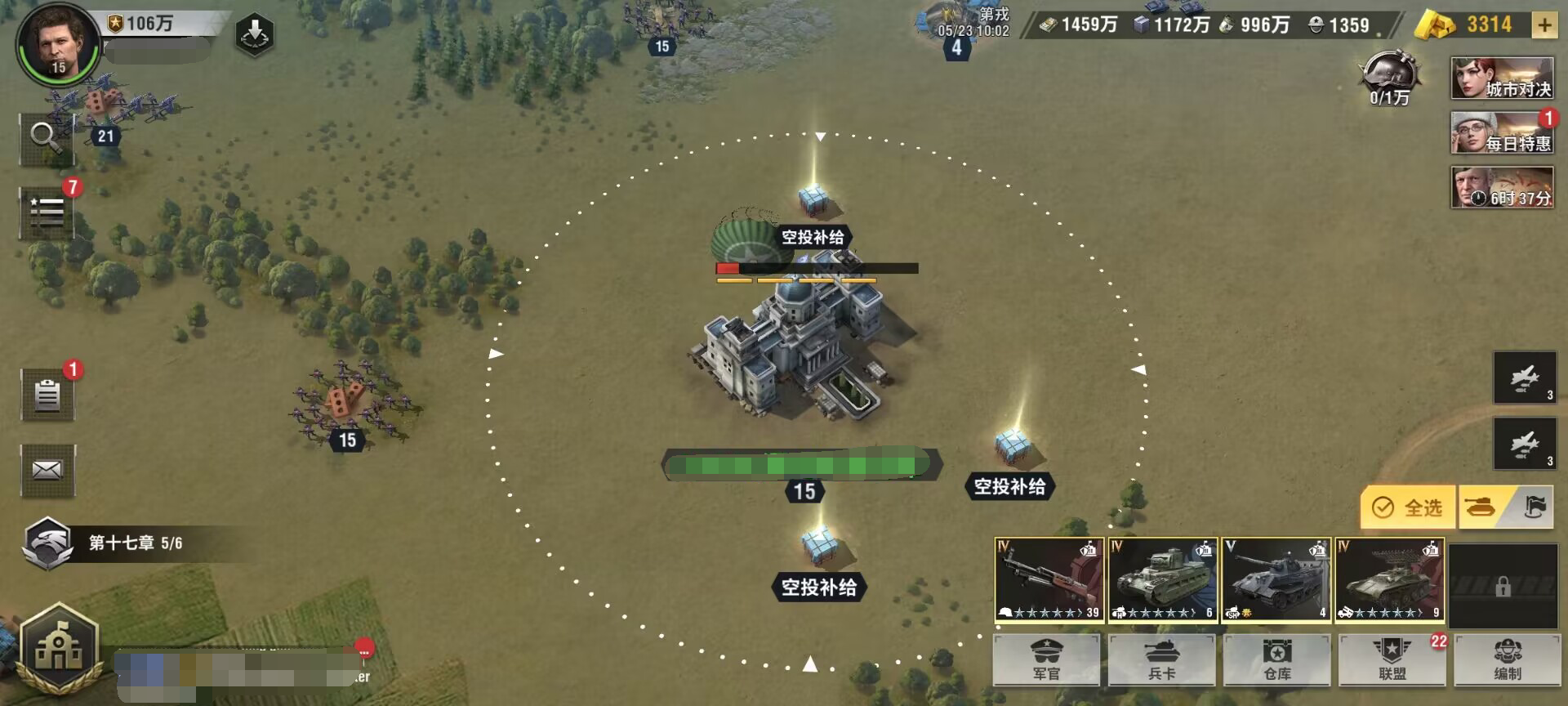Open the clipboard report icon
This screenshot has height=706, width=1568.
pyautogui.click(x=47, y=395)
